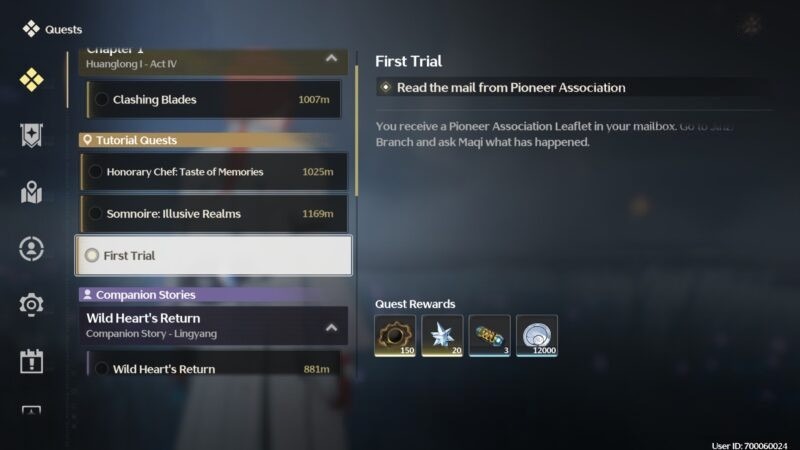The width and height of the screenshot is (800, 450).
Task: View the shell coin reward worth 12000
Action: (x=537, y=336)
